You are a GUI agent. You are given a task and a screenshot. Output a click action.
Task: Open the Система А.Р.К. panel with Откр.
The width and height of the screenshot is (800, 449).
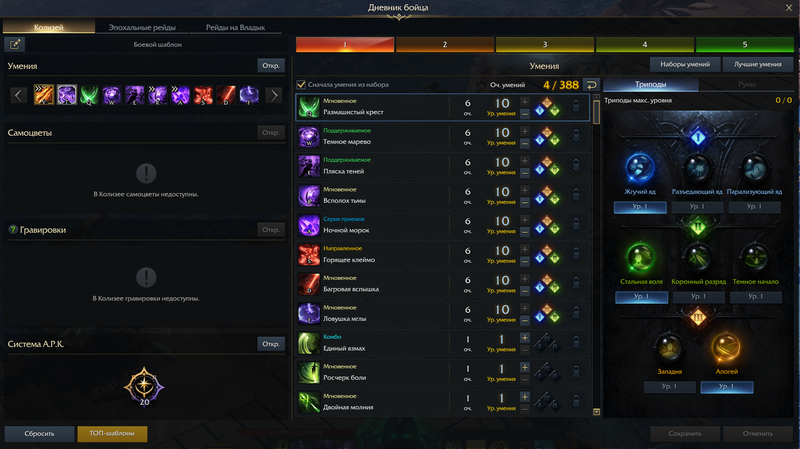click(271, 344)
